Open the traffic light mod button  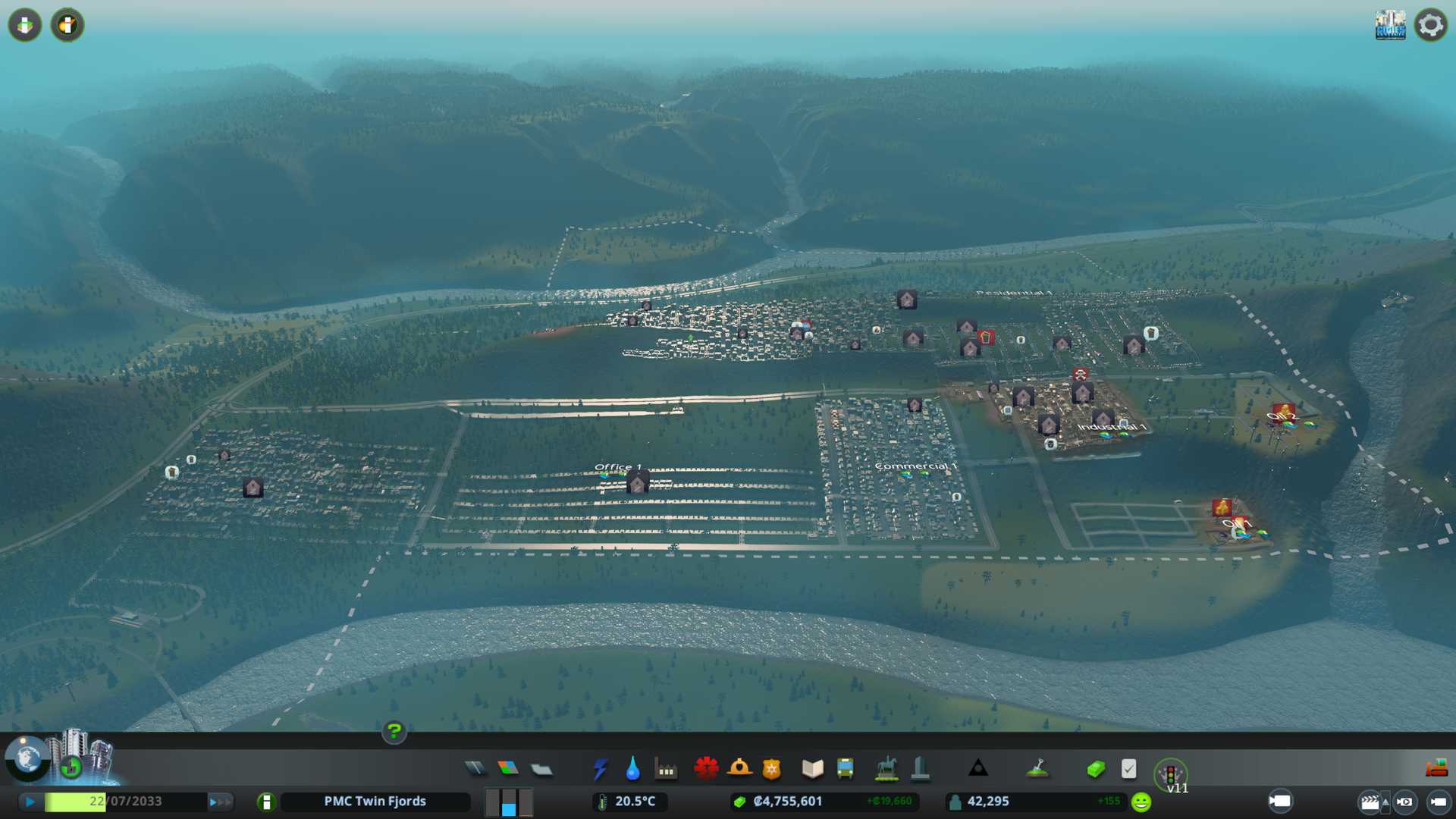tap(1170, 775)
